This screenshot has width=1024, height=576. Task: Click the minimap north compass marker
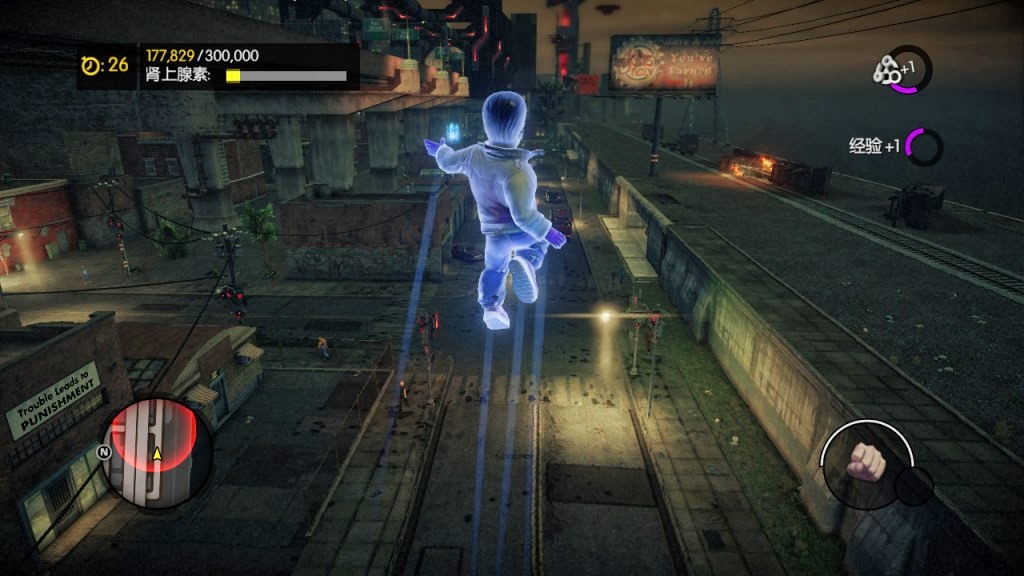click(103, 451)
